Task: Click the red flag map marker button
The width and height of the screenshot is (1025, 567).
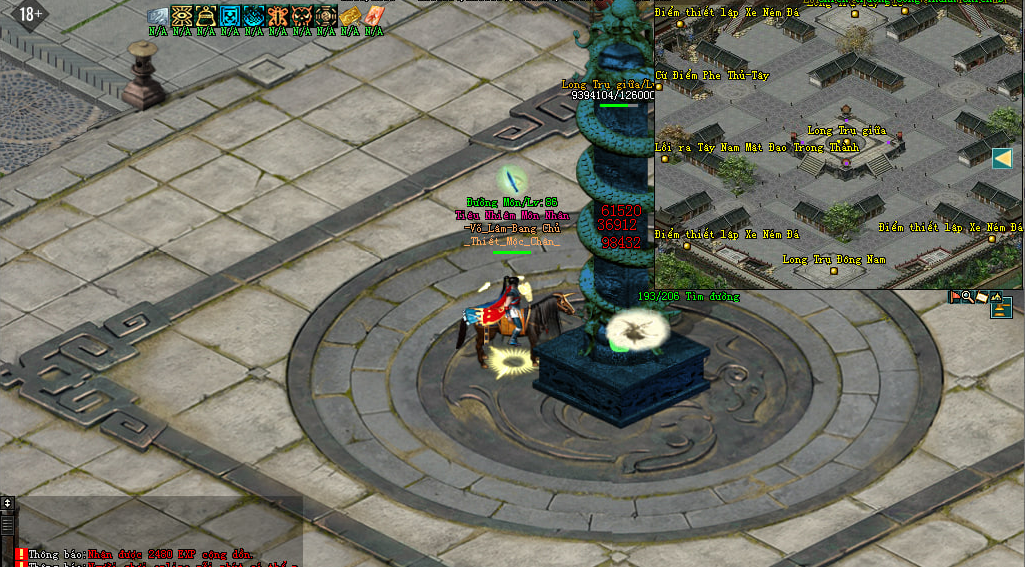Action: coord(955,297)
